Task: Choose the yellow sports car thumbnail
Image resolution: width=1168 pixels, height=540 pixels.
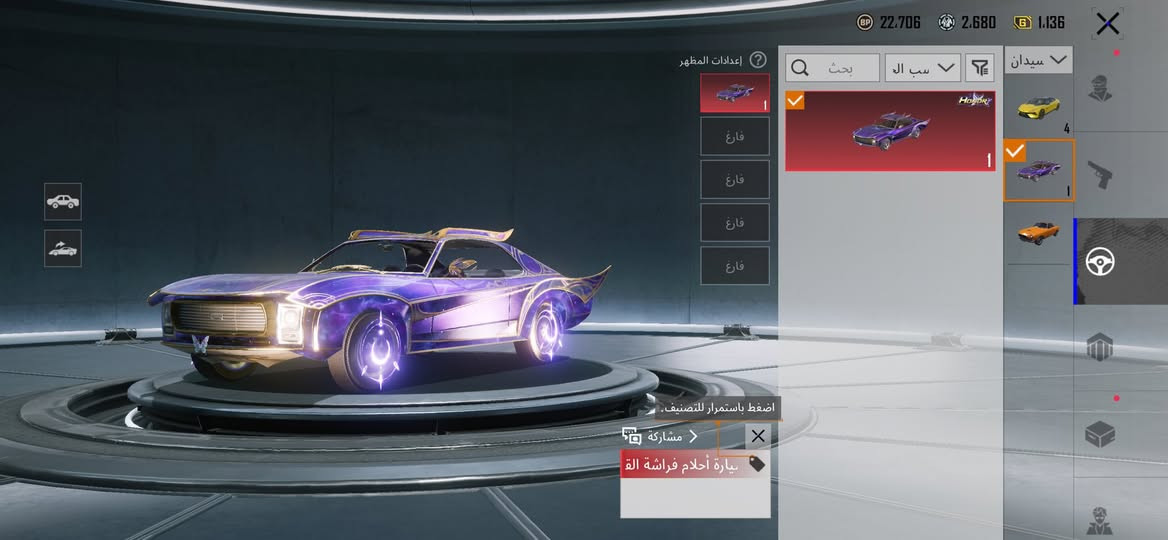Action: [1038, 107]
